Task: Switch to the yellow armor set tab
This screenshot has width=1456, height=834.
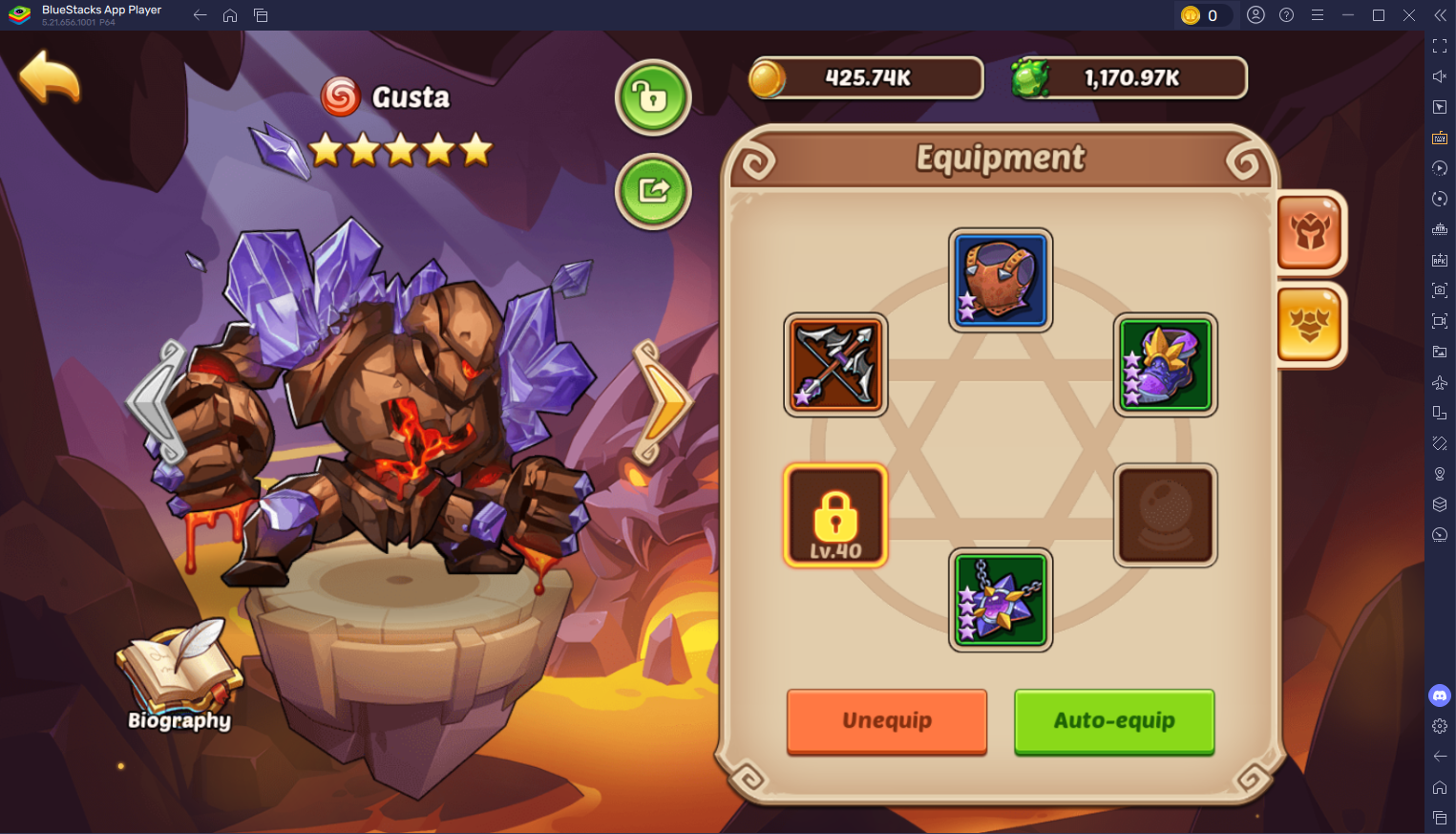Action: 1310,323
